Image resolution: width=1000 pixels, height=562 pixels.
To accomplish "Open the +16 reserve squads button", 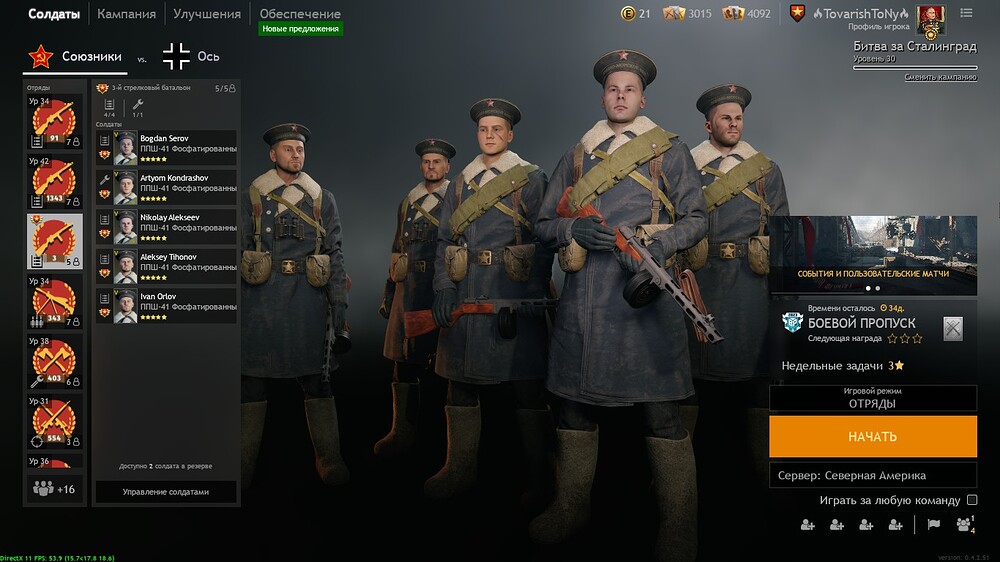I will (55, 489).
